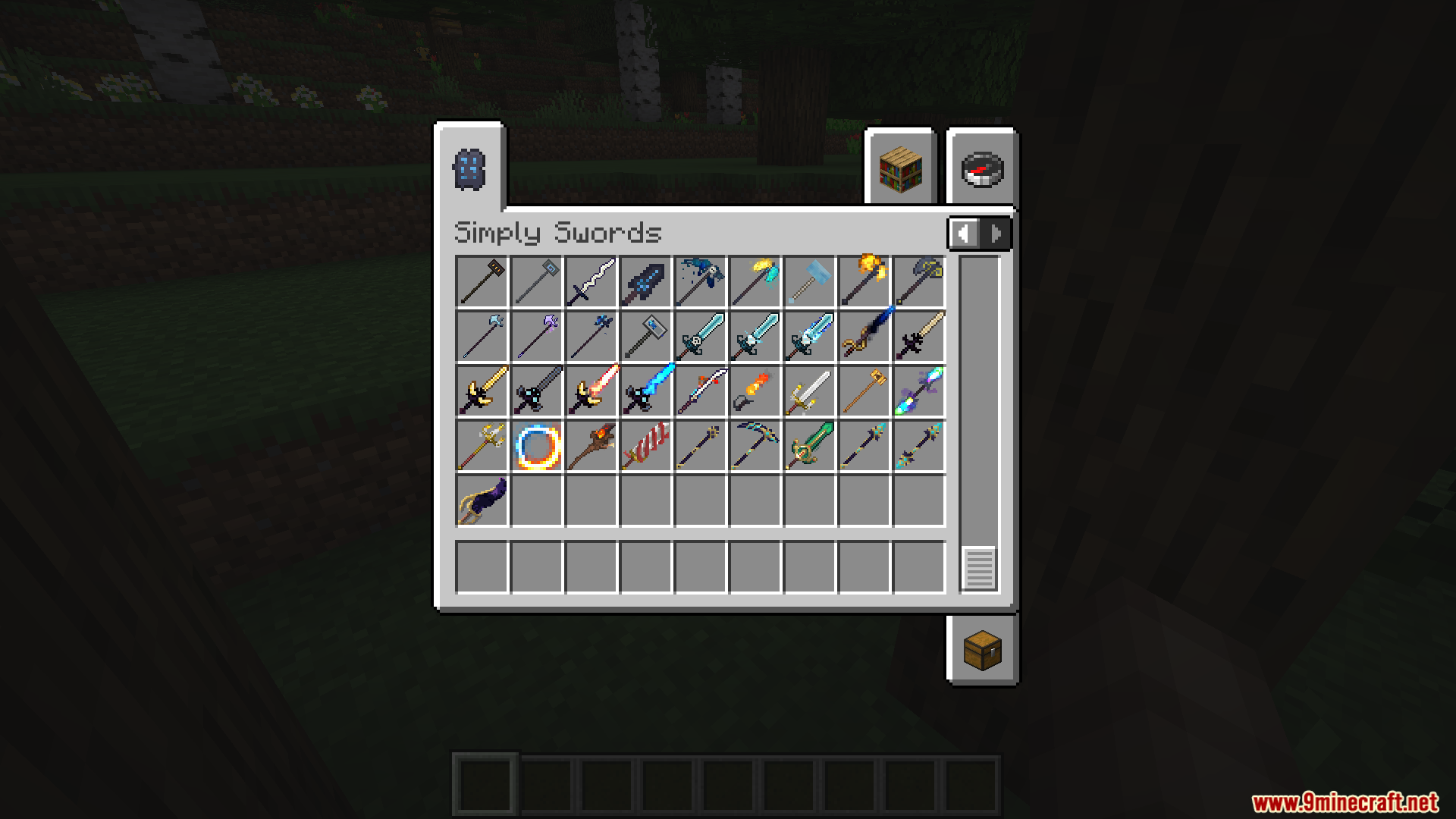1456x819 pixels.
Task: Pick the candy-cane striped sword
Action: (645, 446)
